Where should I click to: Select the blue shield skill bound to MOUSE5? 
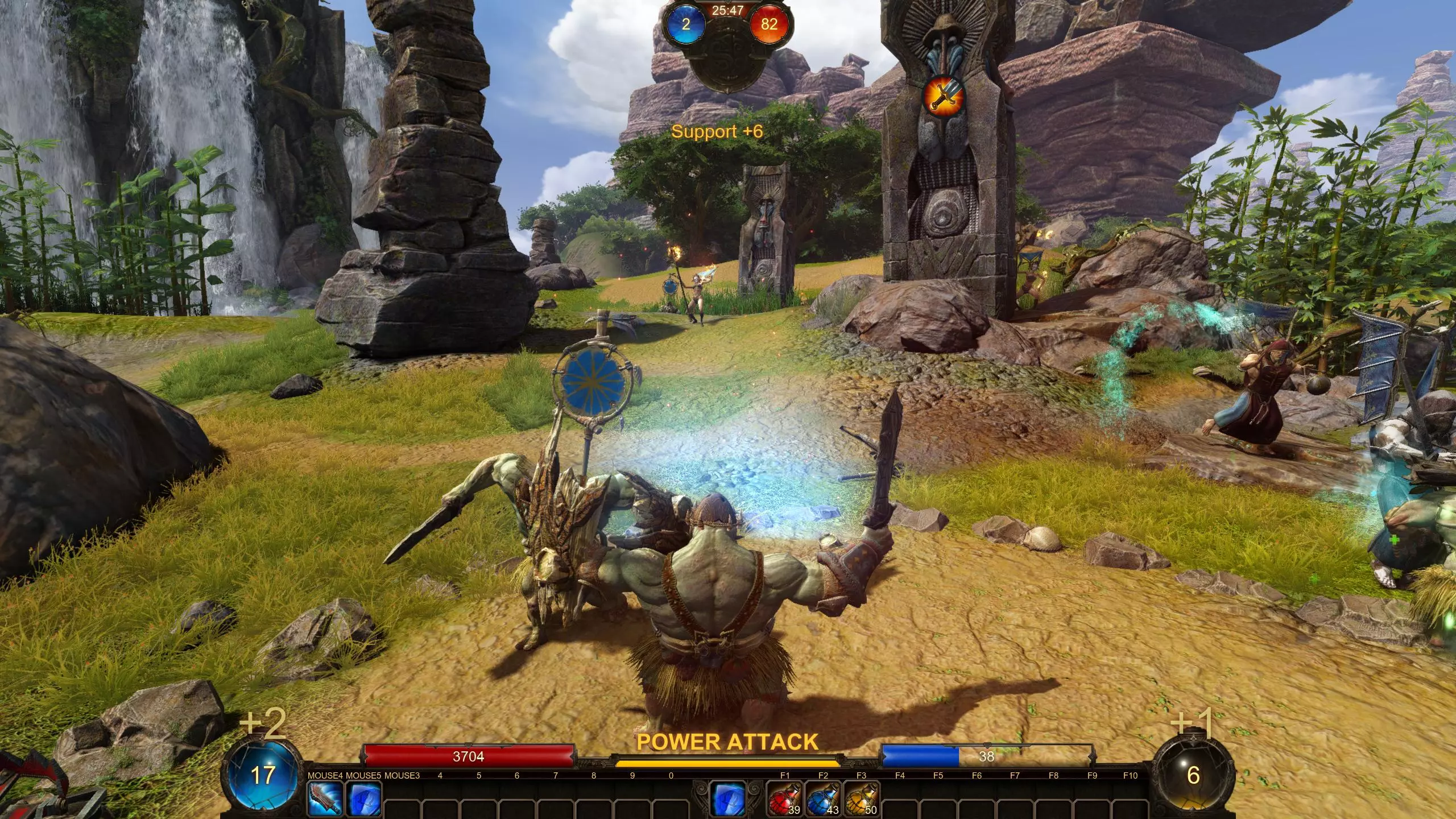click(363, 799)
